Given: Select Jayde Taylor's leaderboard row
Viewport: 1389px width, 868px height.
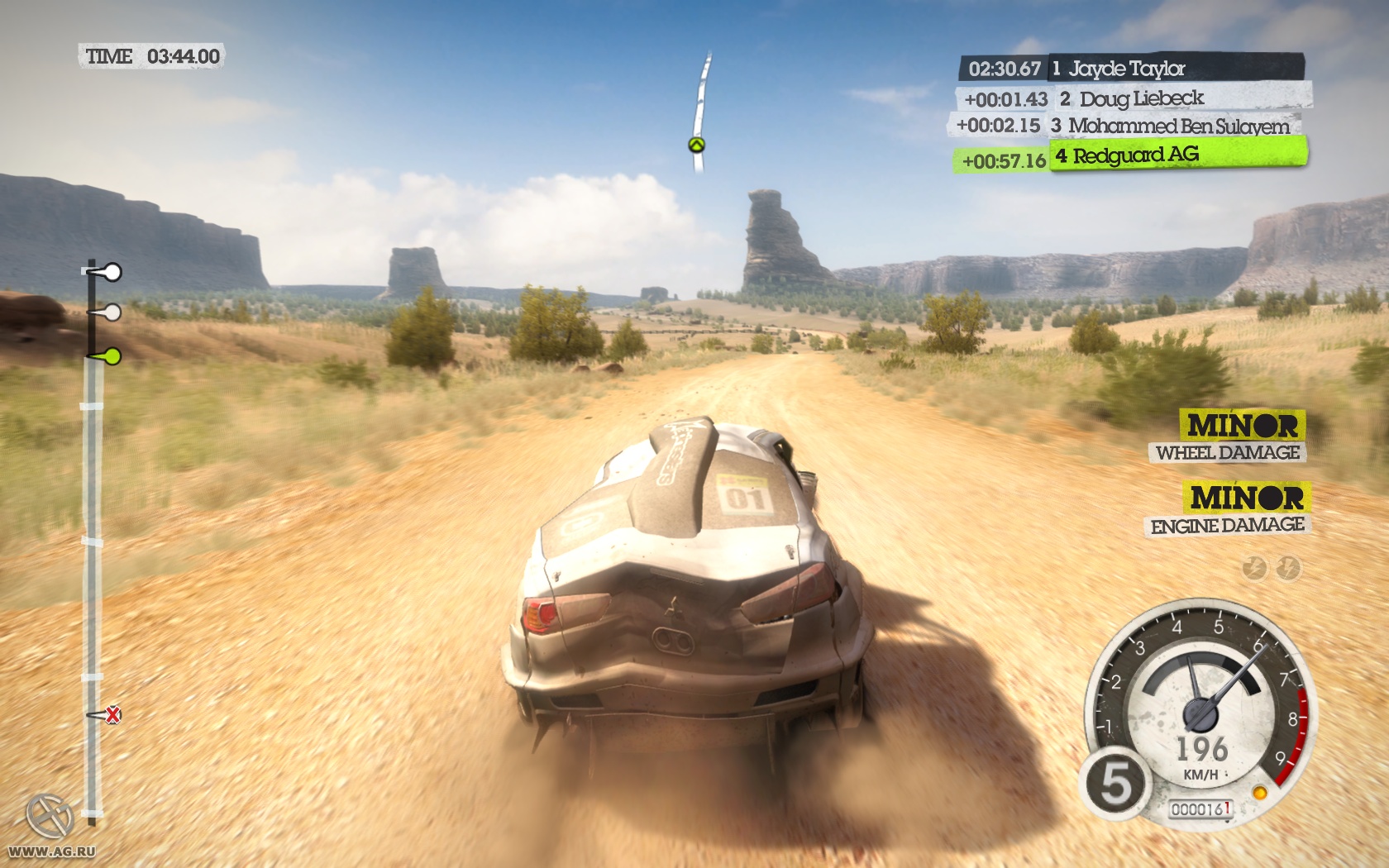Looking at the screenshot, I should click(x=1130, y=69).
